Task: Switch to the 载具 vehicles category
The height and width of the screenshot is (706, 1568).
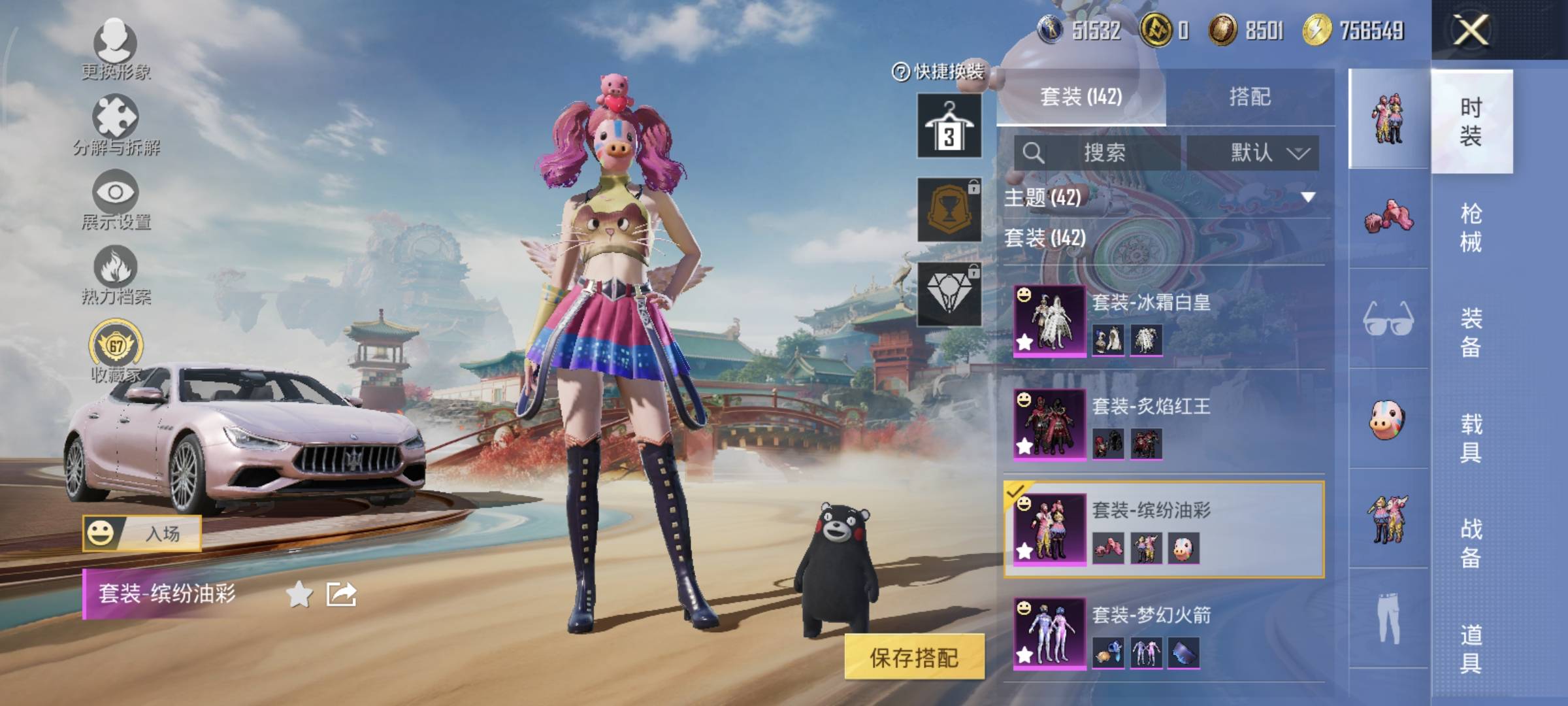Action: click(x=1471, y=438)
